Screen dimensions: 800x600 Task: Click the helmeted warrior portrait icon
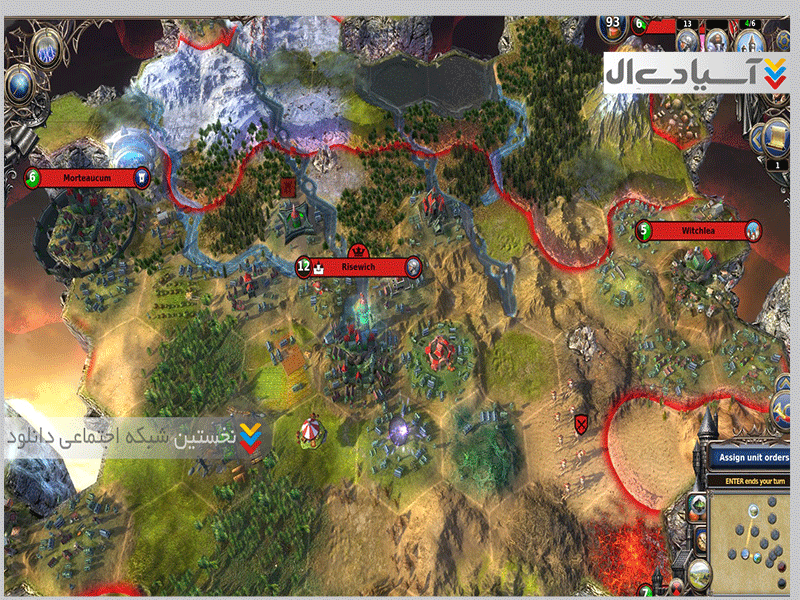(688, 41)
